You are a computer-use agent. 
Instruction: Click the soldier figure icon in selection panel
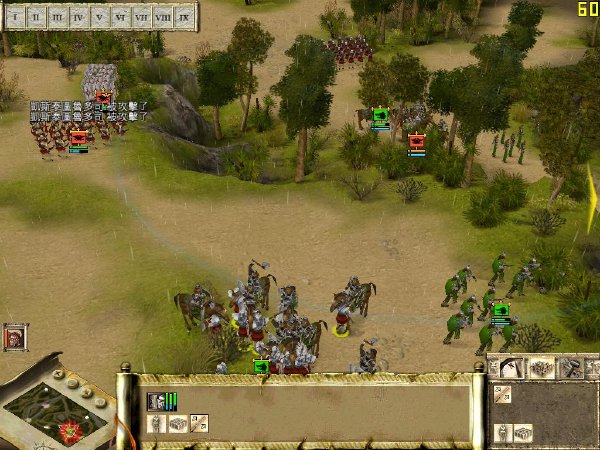click(x=156, y=424)
